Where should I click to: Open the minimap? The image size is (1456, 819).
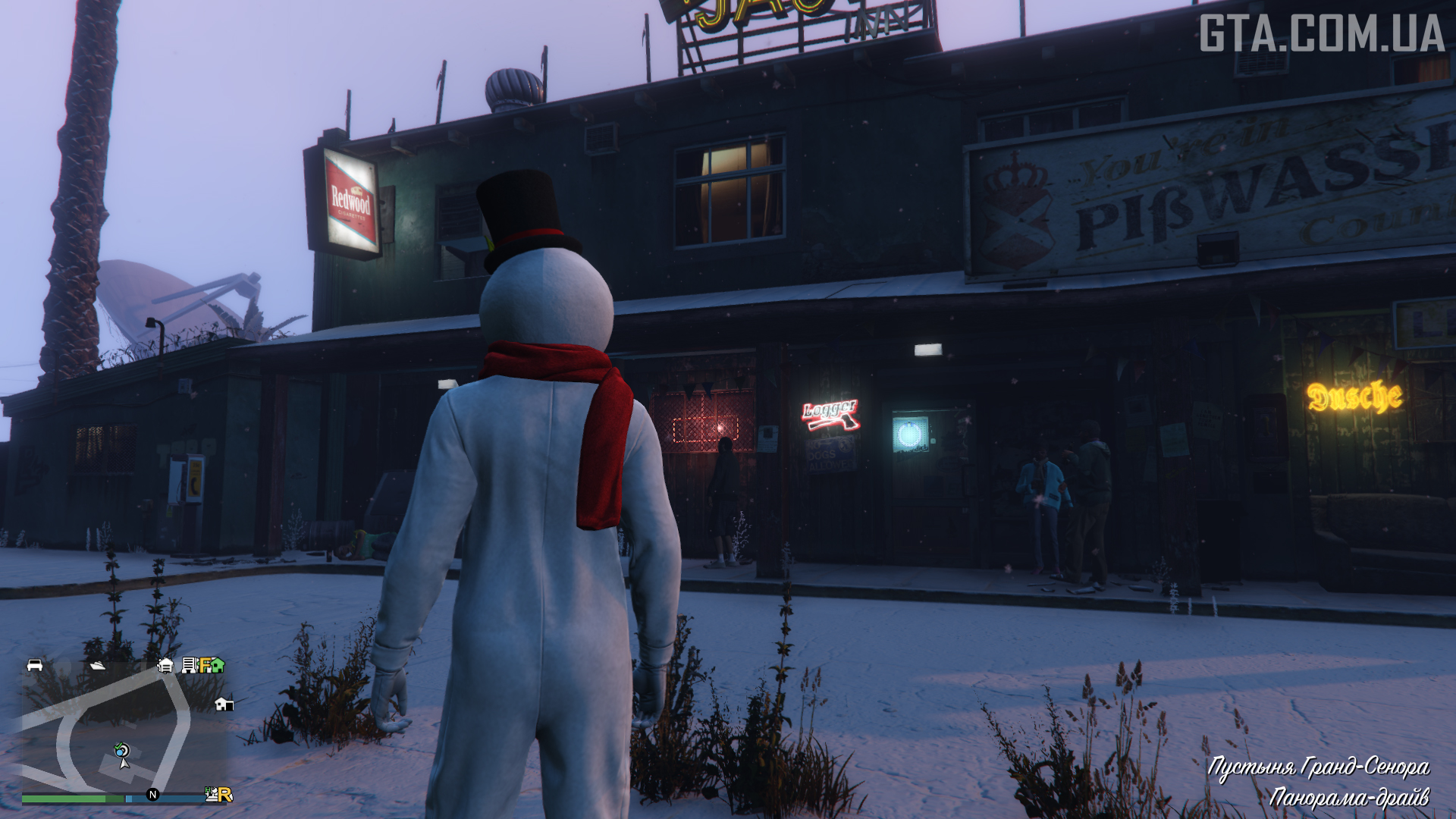click(x=121, y=728)
